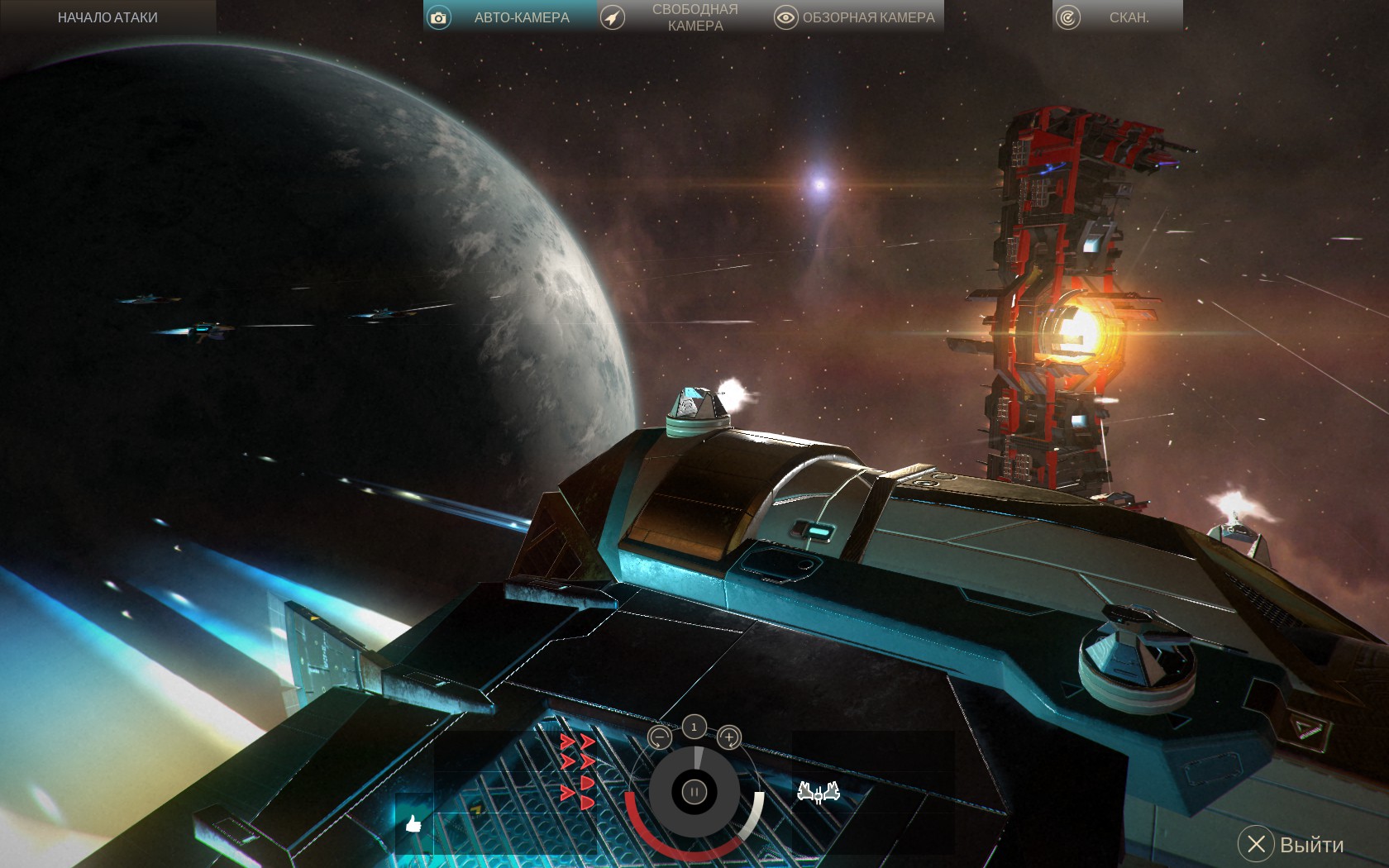This screenshot has width=1389, height=868.
Task: Click the Начало атаки phase label
Action: pyautogui.click(x=107, y=17)
